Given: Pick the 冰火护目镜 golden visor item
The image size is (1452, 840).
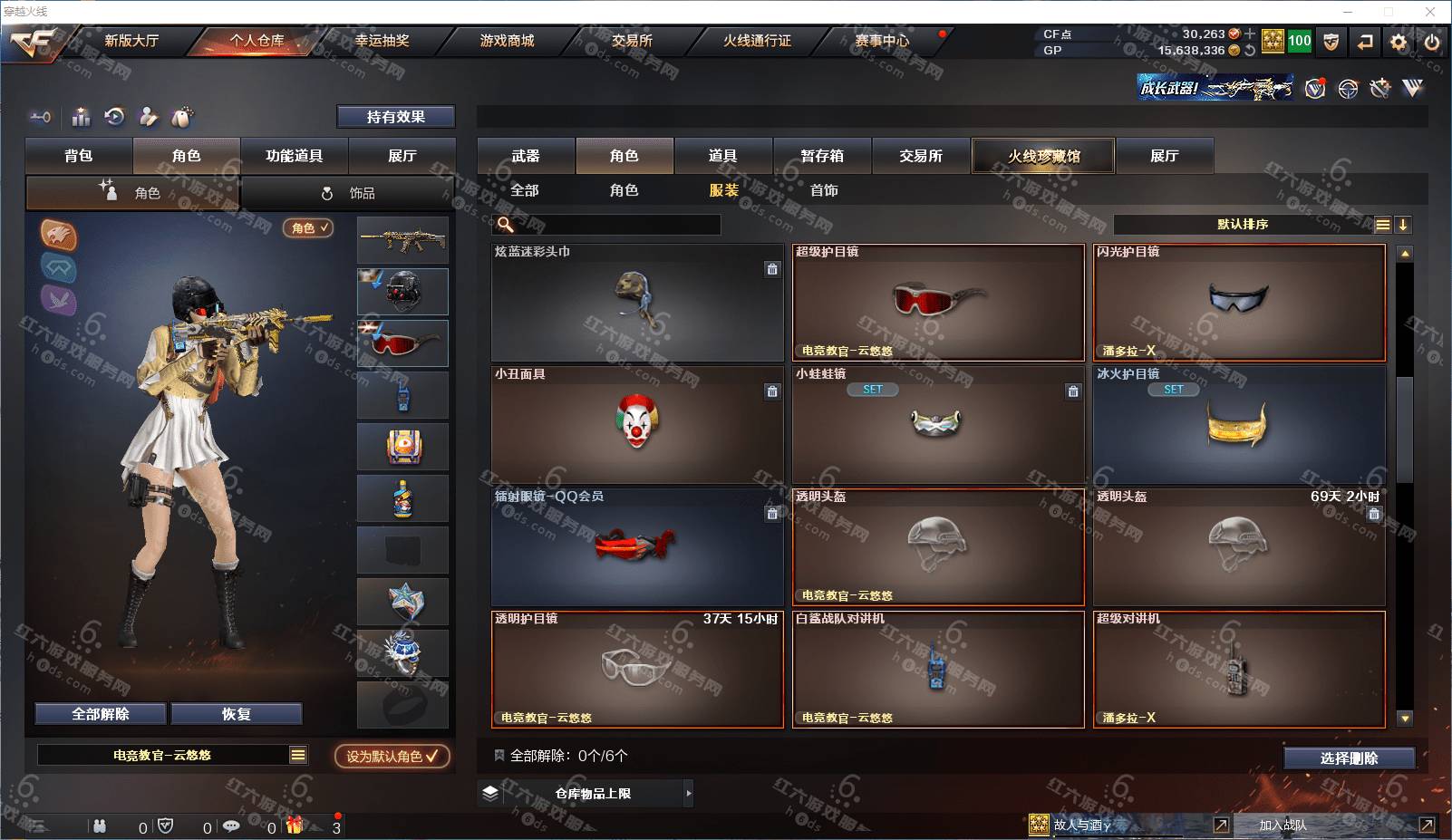Looking at the screenshot, I should click(x=1239, y=424).
